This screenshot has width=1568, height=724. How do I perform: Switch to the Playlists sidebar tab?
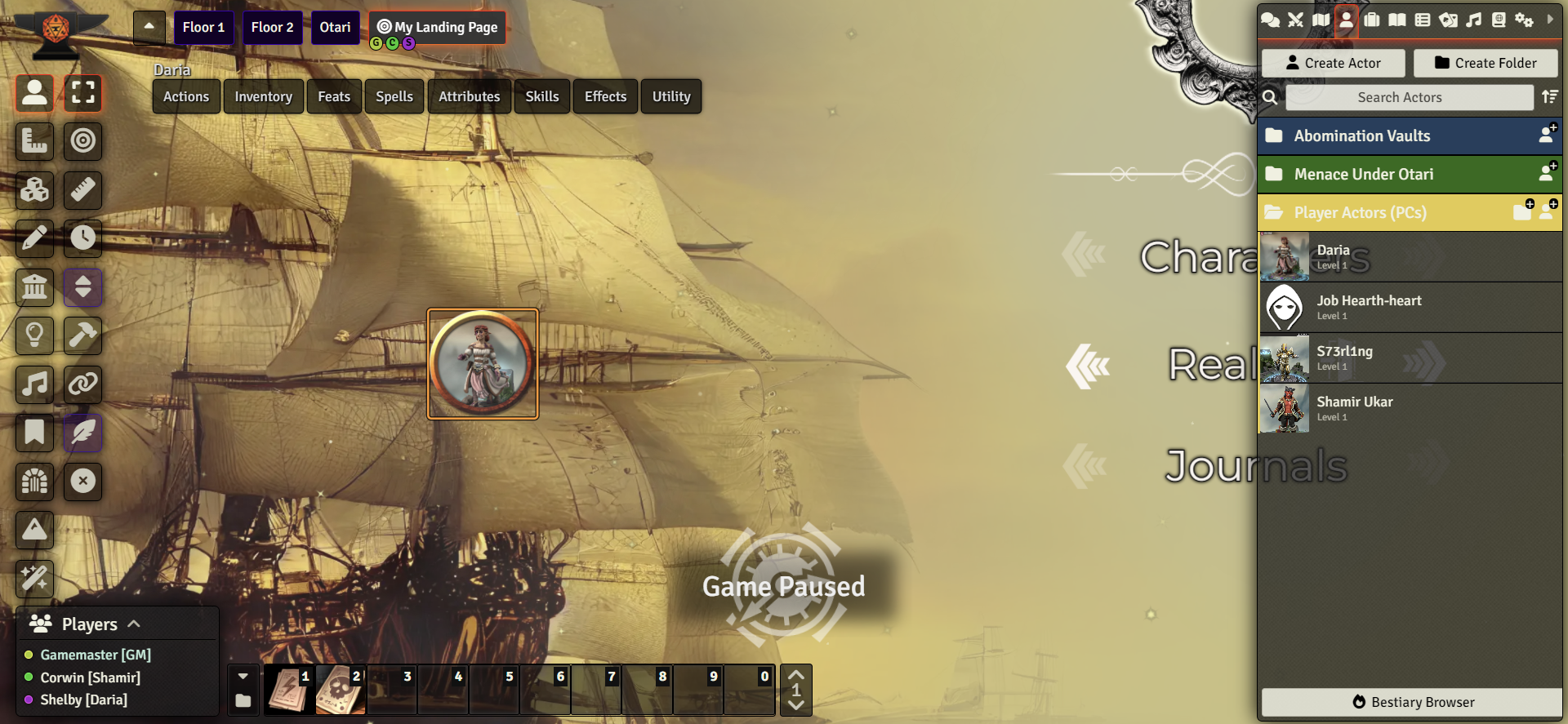(1473, 20)
